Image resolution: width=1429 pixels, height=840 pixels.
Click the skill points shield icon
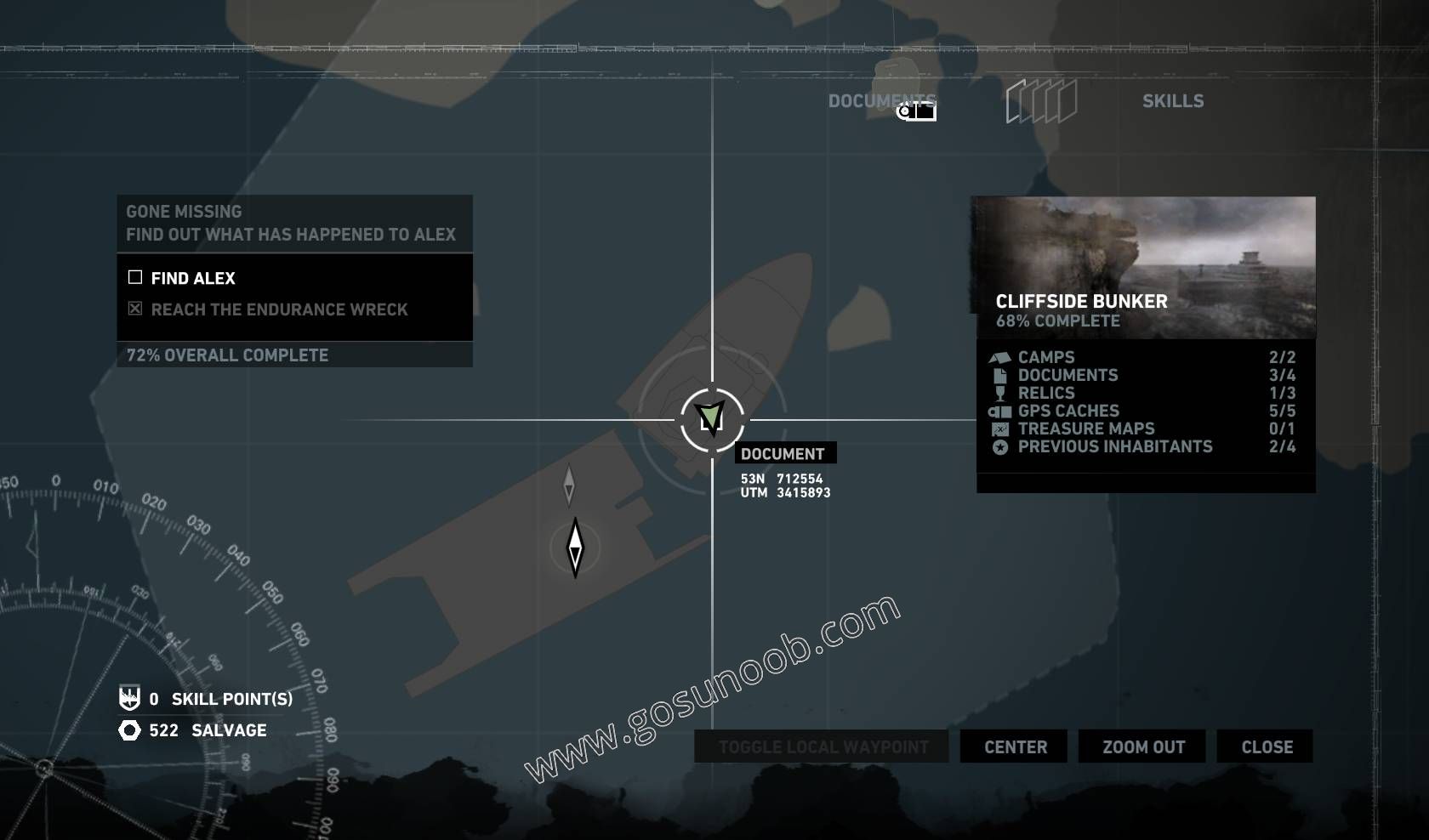tap(128, 700)
